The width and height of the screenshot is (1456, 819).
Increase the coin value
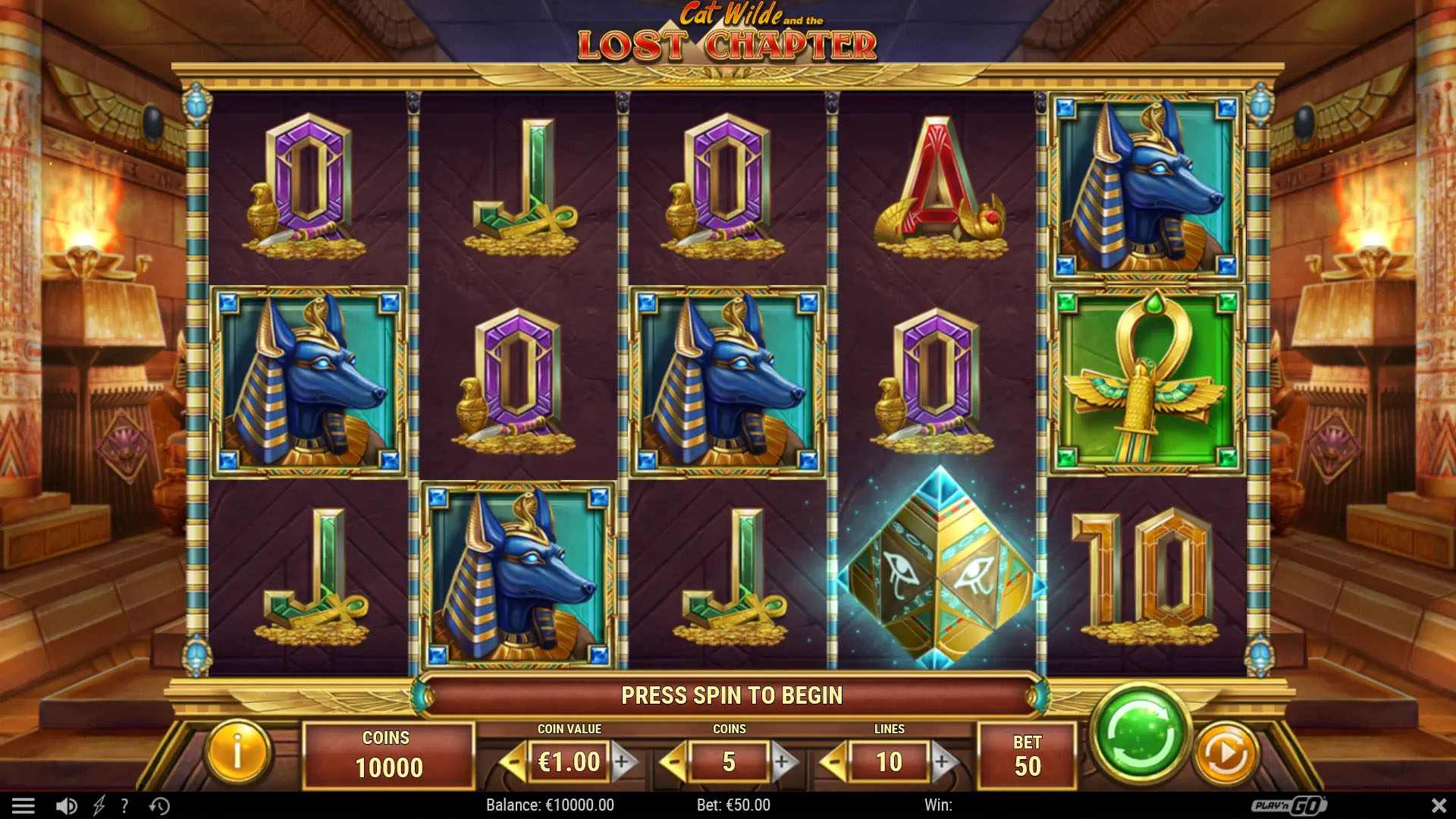623,761
